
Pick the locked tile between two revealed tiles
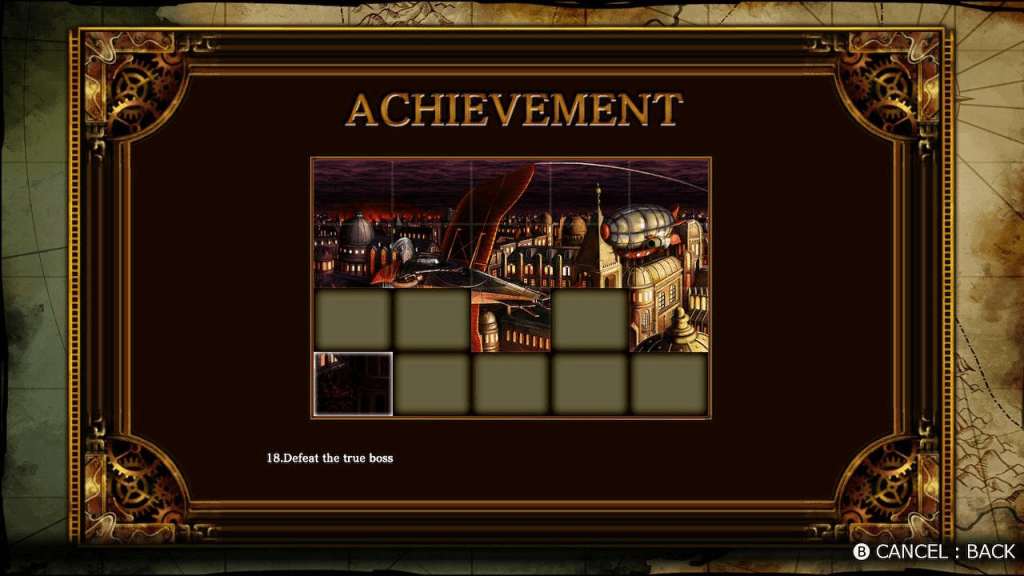click(590, 320)
